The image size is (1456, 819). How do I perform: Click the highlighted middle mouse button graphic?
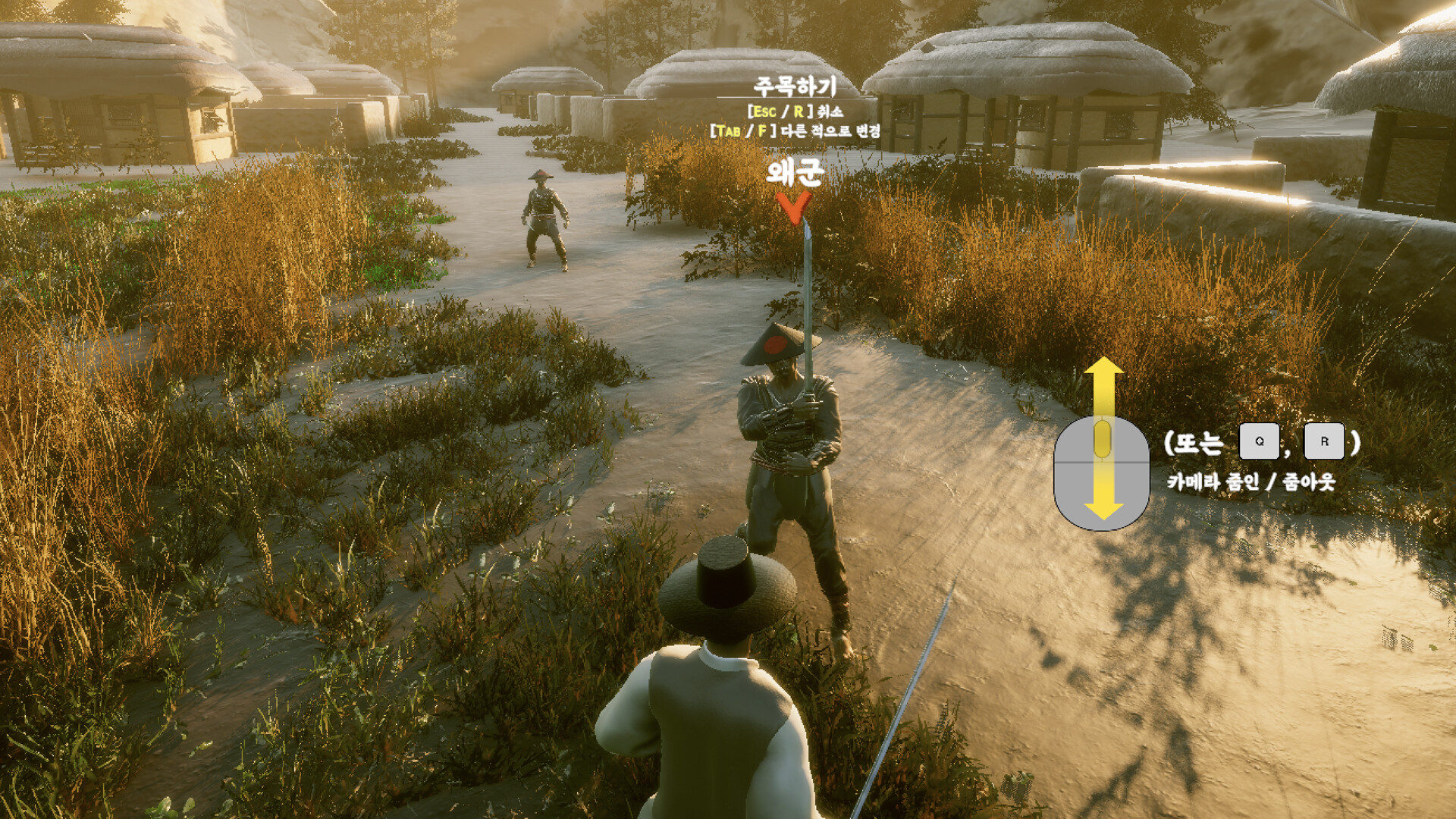tap(1103, 438)
